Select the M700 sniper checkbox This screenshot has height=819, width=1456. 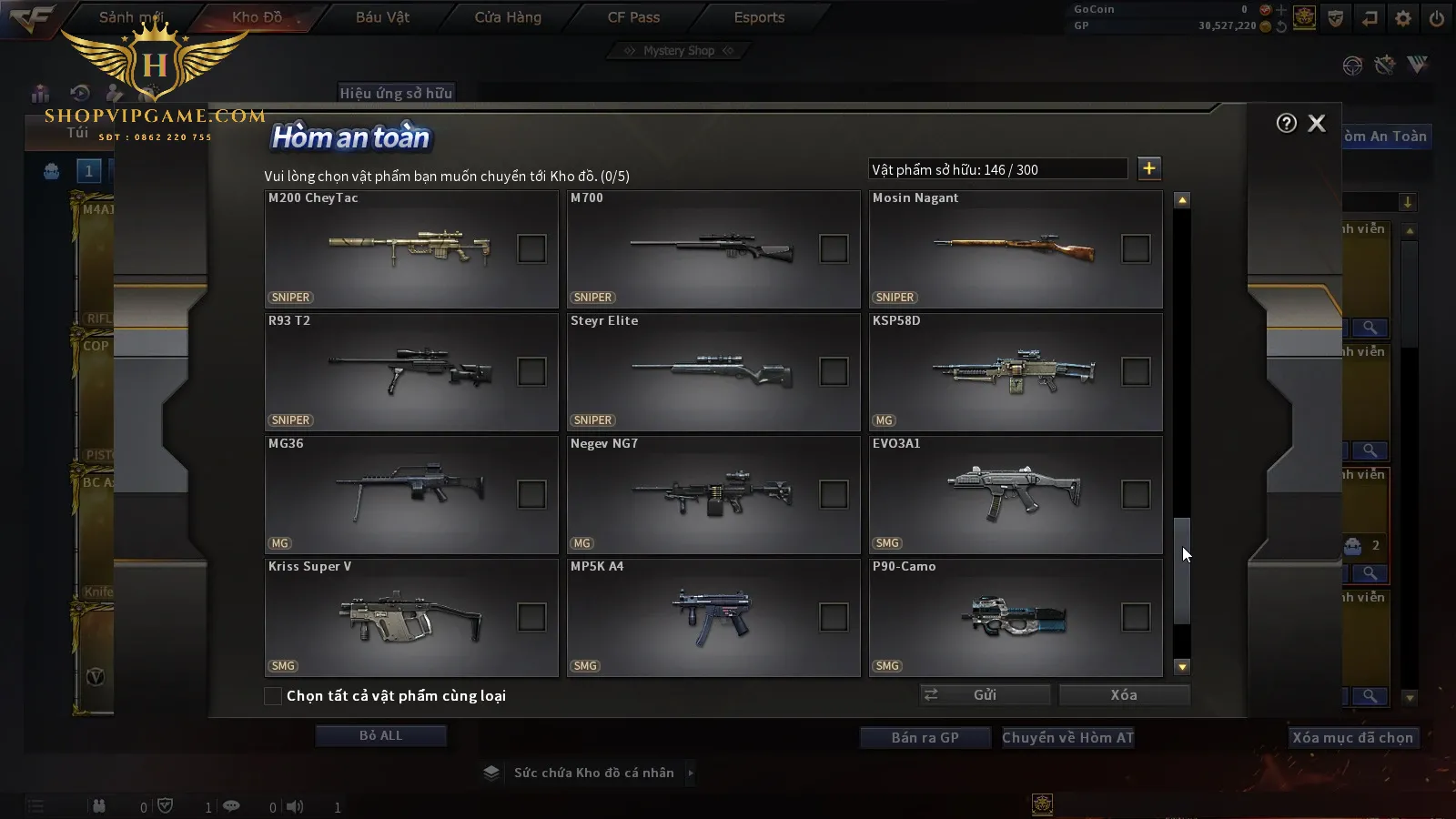pos(834,248)
